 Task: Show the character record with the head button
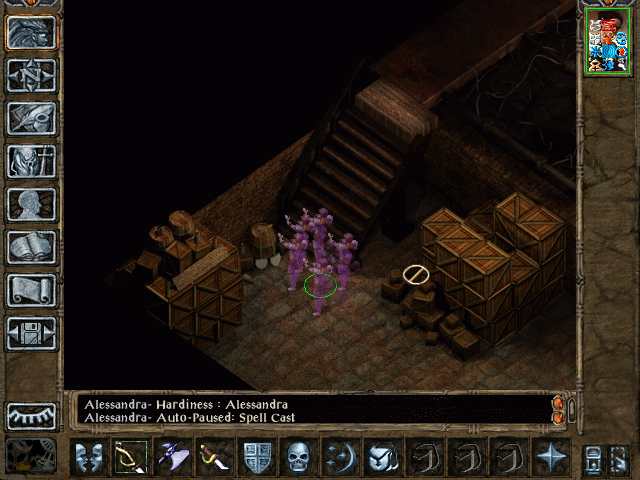point(32,204)
